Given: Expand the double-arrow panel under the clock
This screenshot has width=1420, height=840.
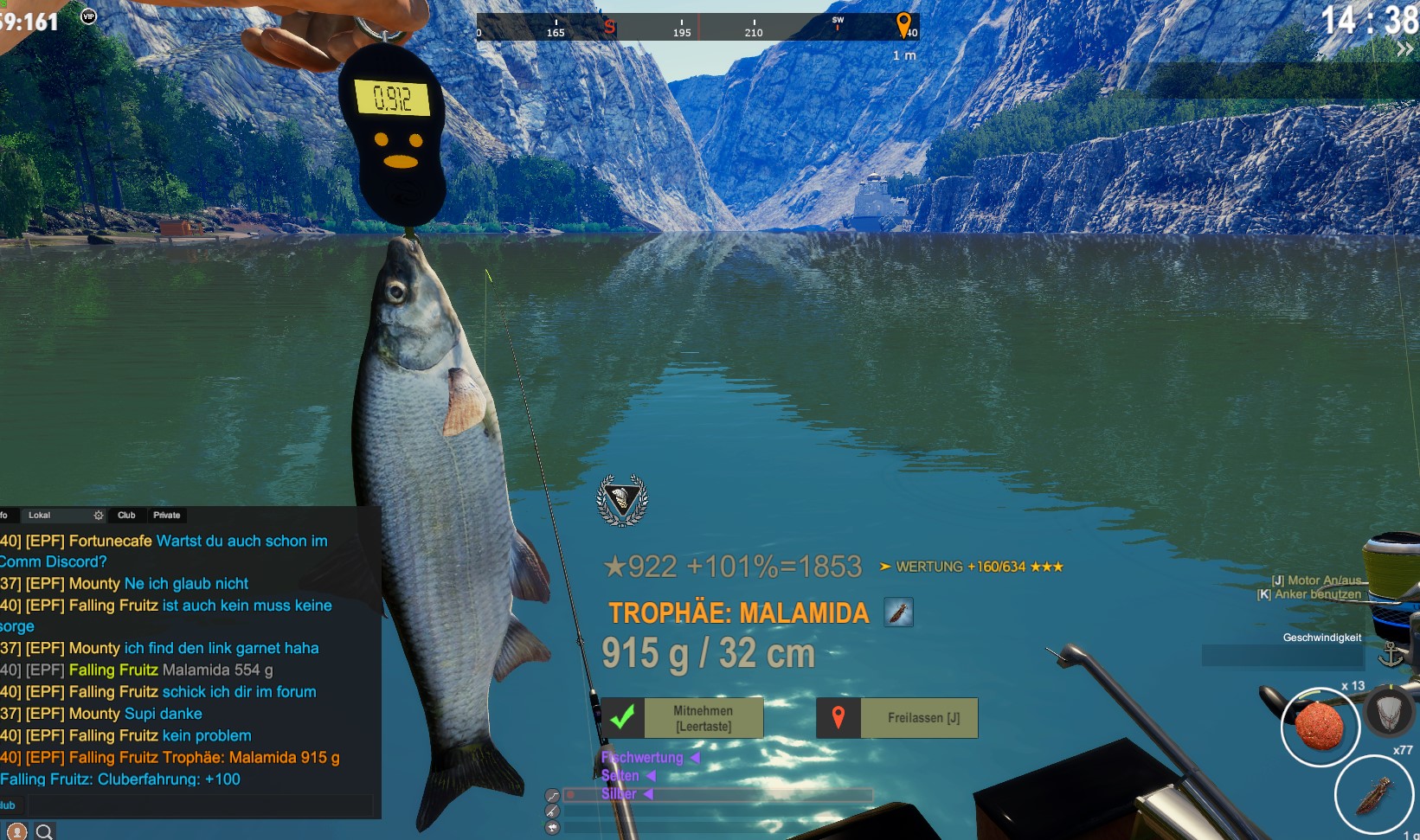Looking at the screenshot, I should 1404,50.
